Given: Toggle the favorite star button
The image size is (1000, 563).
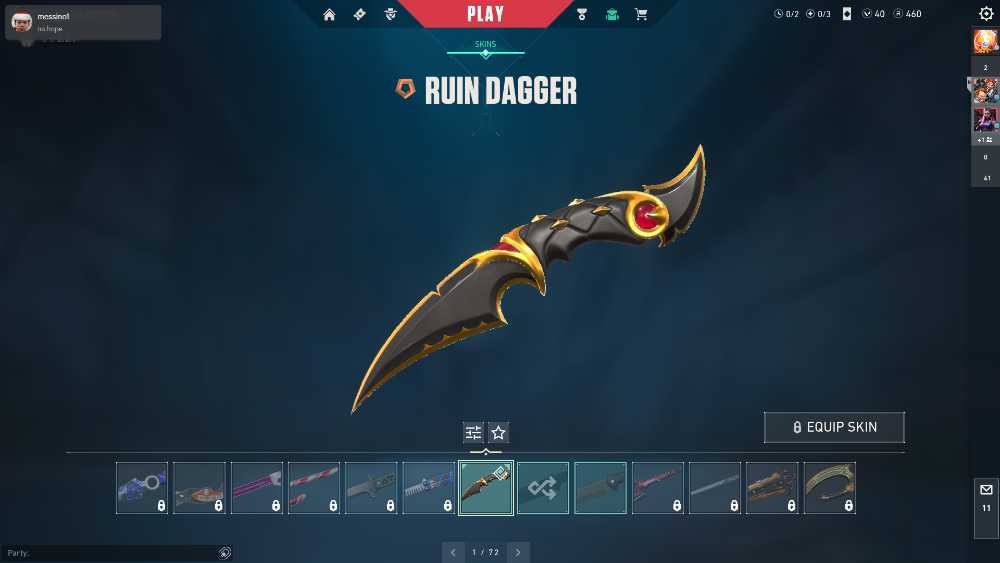Looking at the screenshot, I should pos(499,433).
